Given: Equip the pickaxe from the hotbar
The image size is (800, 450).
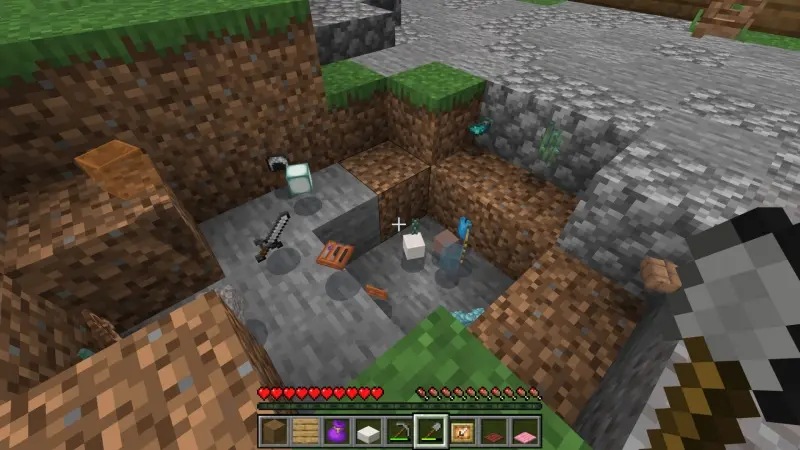Looking at the screenshot, I should pyautogui.click(x=399, y=432).
